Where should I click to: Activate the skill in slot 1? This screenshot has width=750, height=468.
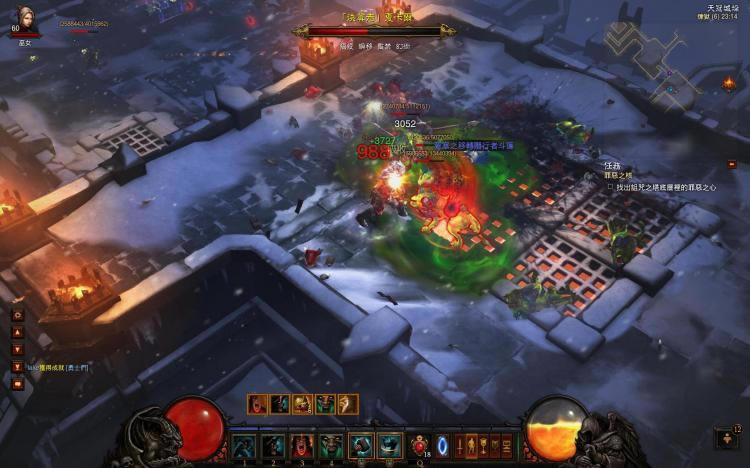coord(245,446)
